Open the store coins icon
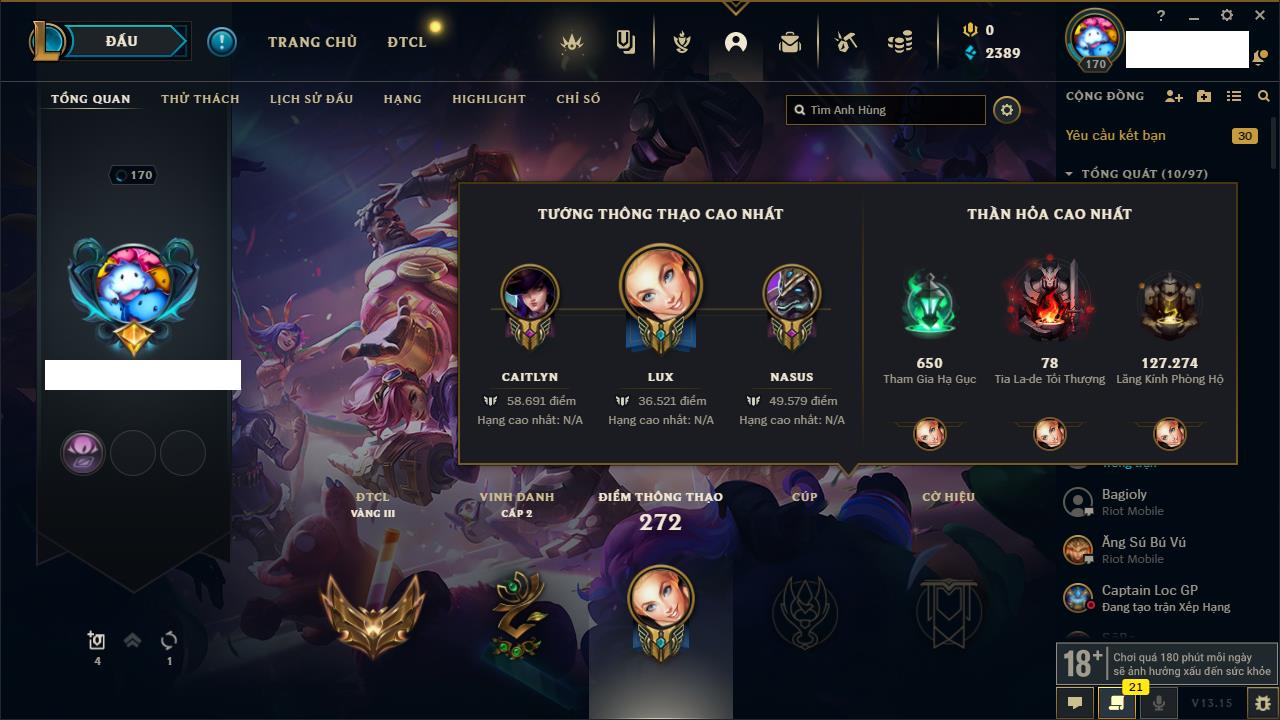 [900, 42]
